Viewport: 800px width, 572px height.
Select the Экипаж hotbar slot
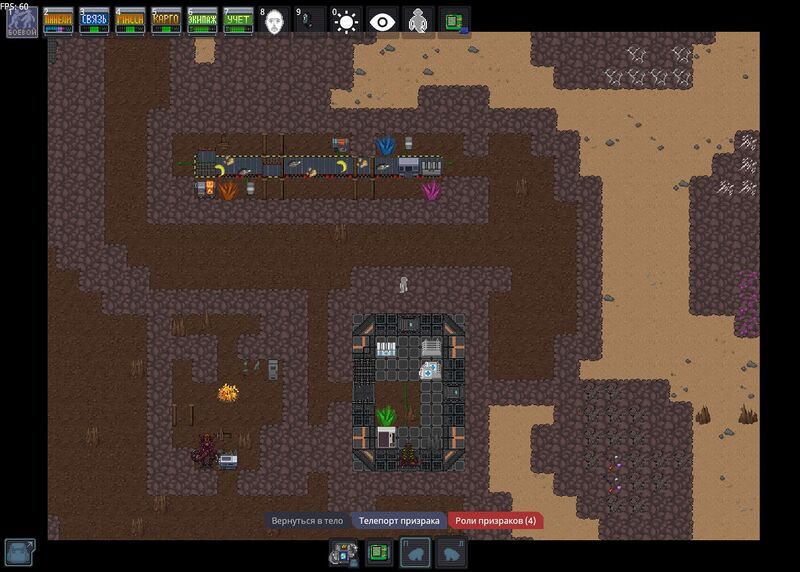202,22
